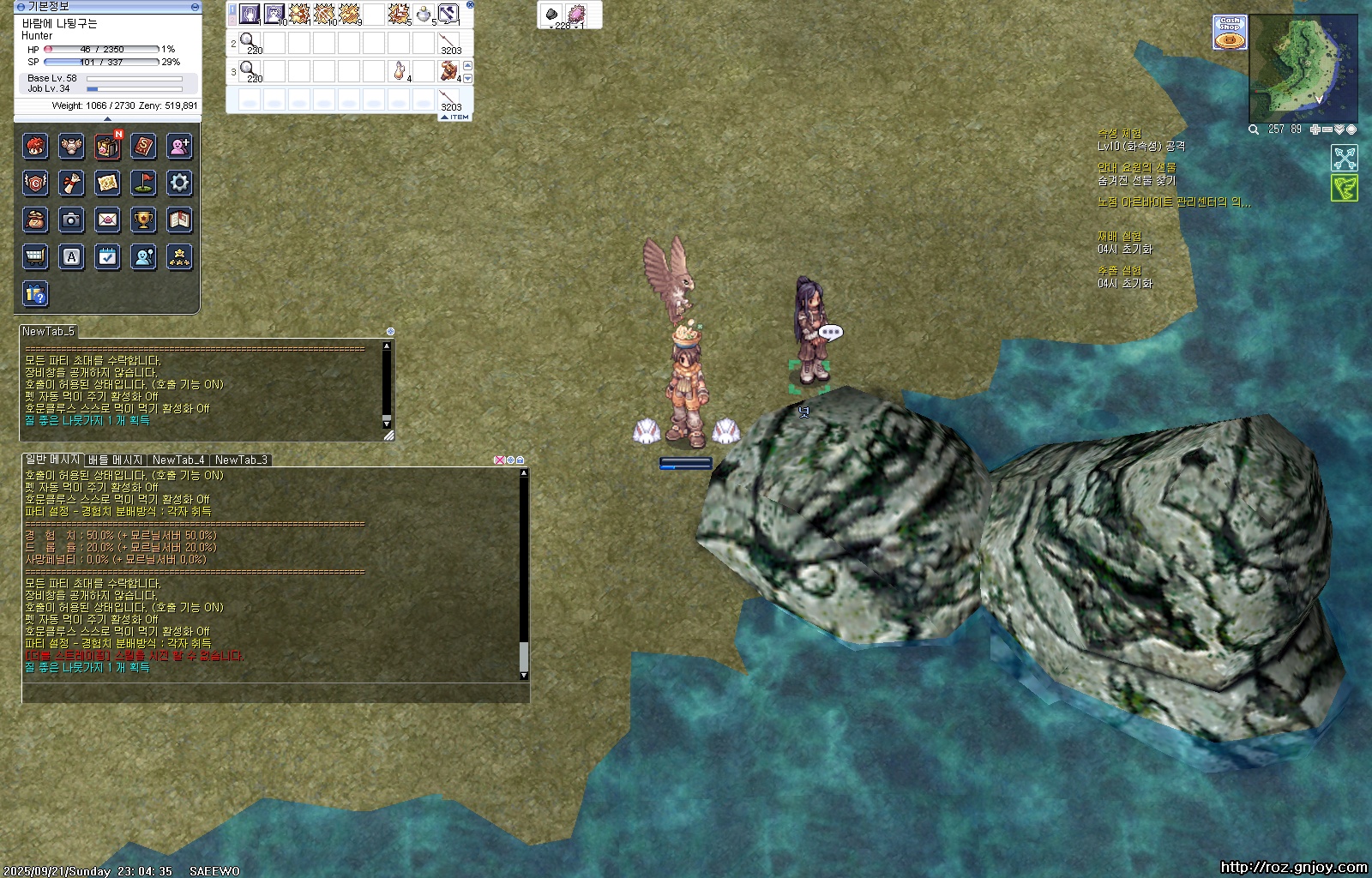
Task: Switch to the NewTab_3 chat tab
Action: point(241,460)
